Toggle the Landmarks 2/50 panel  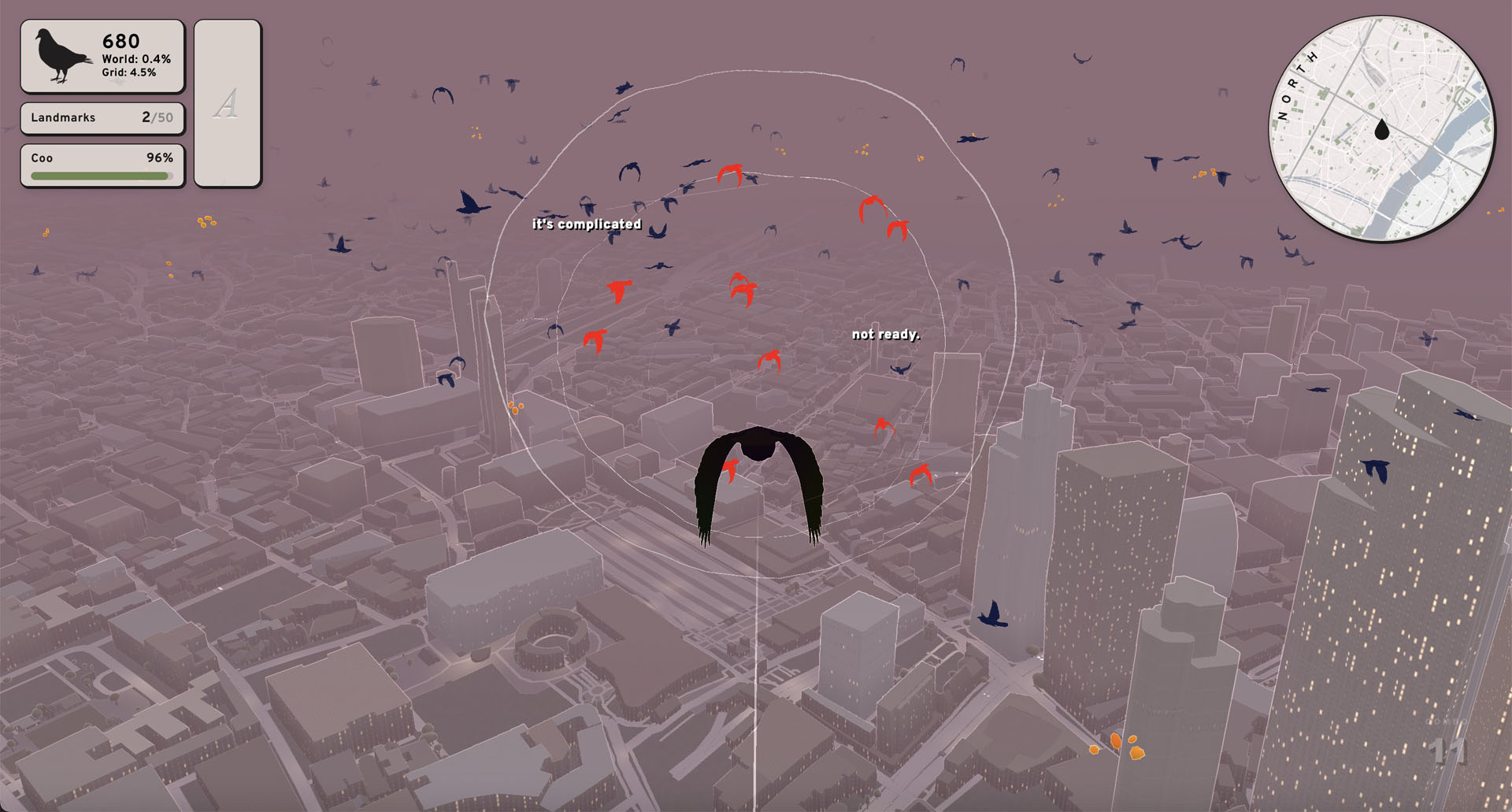101,118
